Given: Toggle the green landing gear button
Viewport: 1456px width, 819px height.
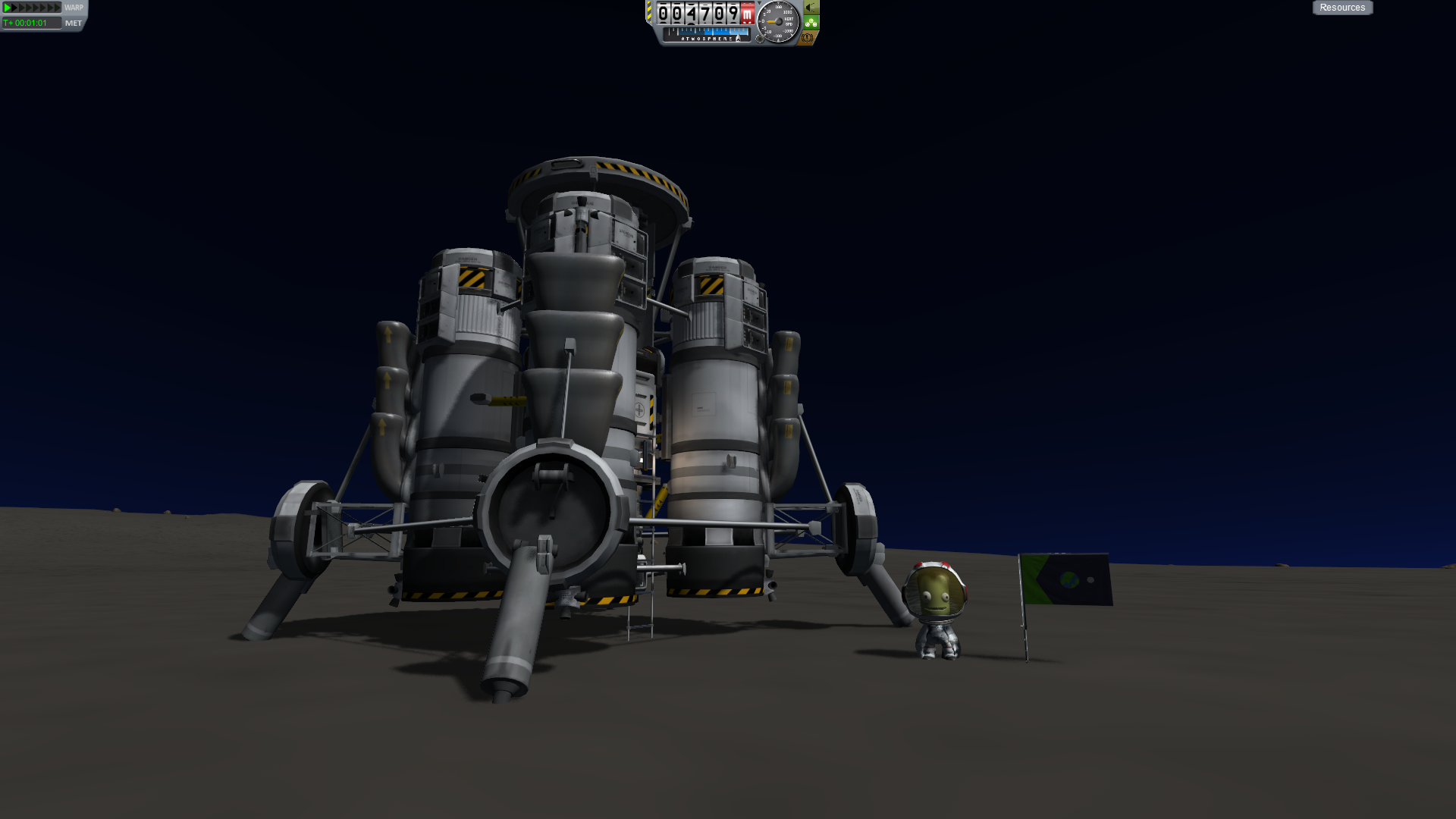Looking at the screenshot, I should pos(811,23).
